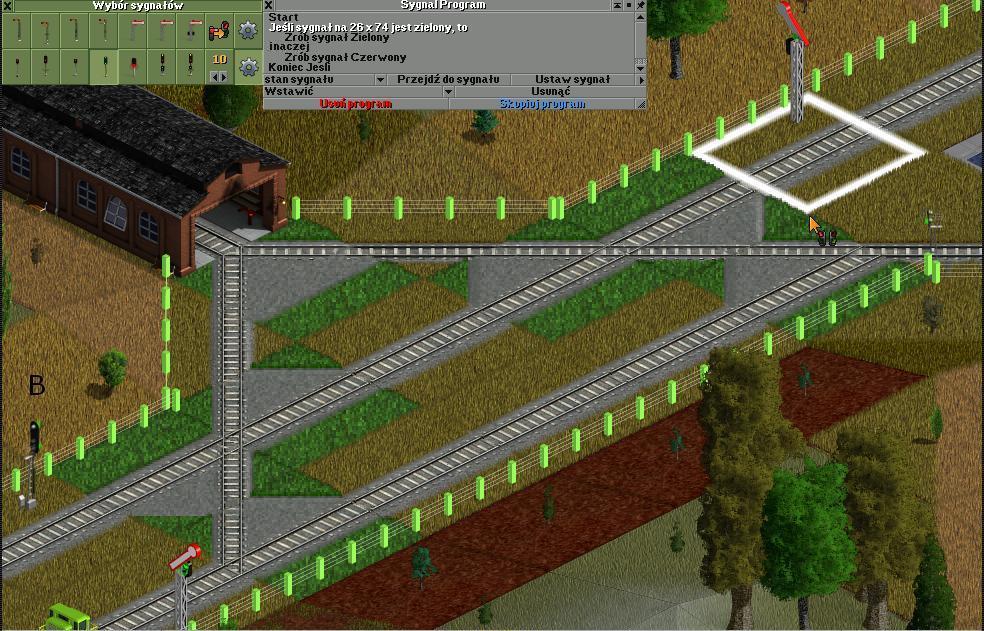Close the Wybór sygnałów window
Viewport: 984px width, 631px height.
(x=6, y=5)
